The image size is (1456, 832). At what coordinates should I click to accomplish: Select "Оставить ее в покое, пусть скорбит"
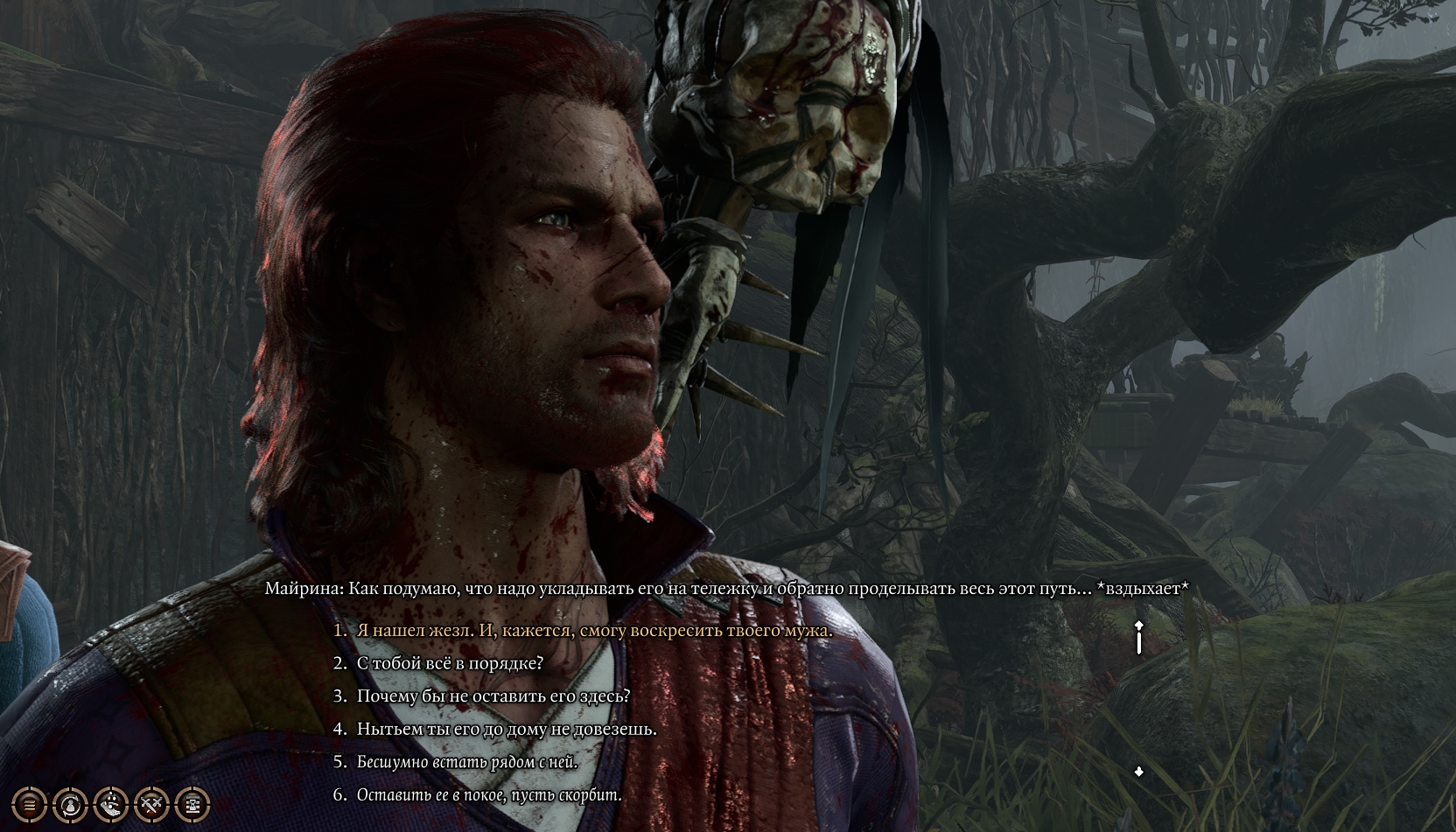point(488,795)
